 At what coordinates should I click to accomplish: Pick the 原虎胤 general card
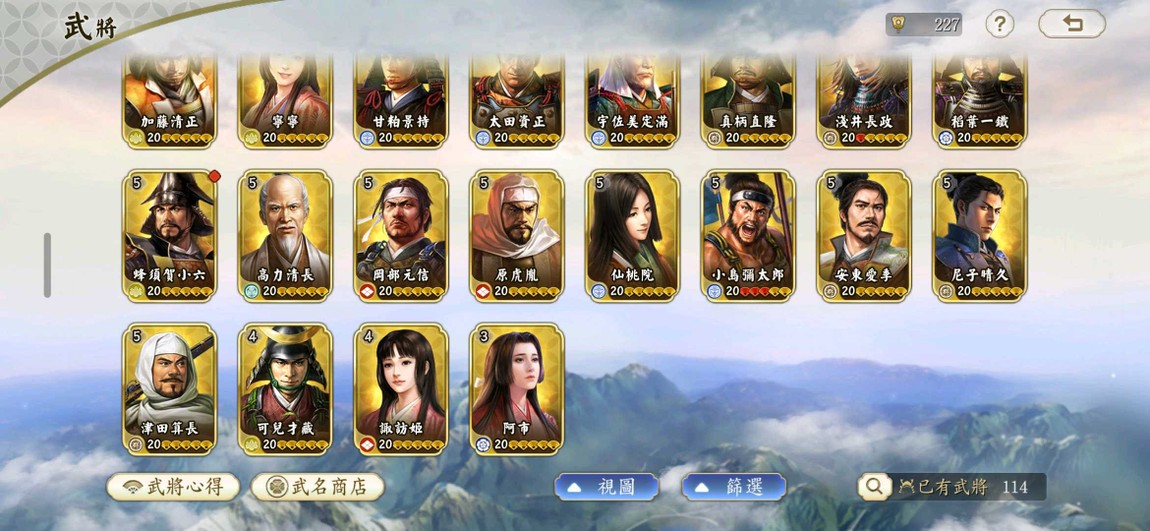(x=518, y=235)
